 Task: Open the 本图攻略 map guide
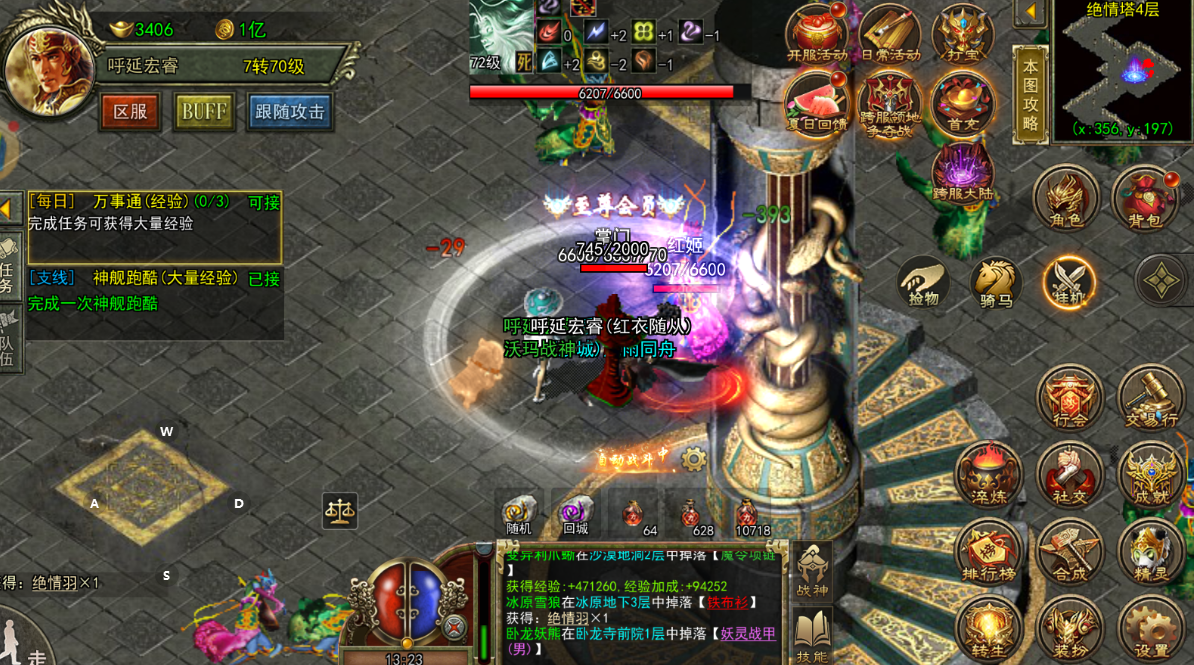click(x=1030, y=95)
